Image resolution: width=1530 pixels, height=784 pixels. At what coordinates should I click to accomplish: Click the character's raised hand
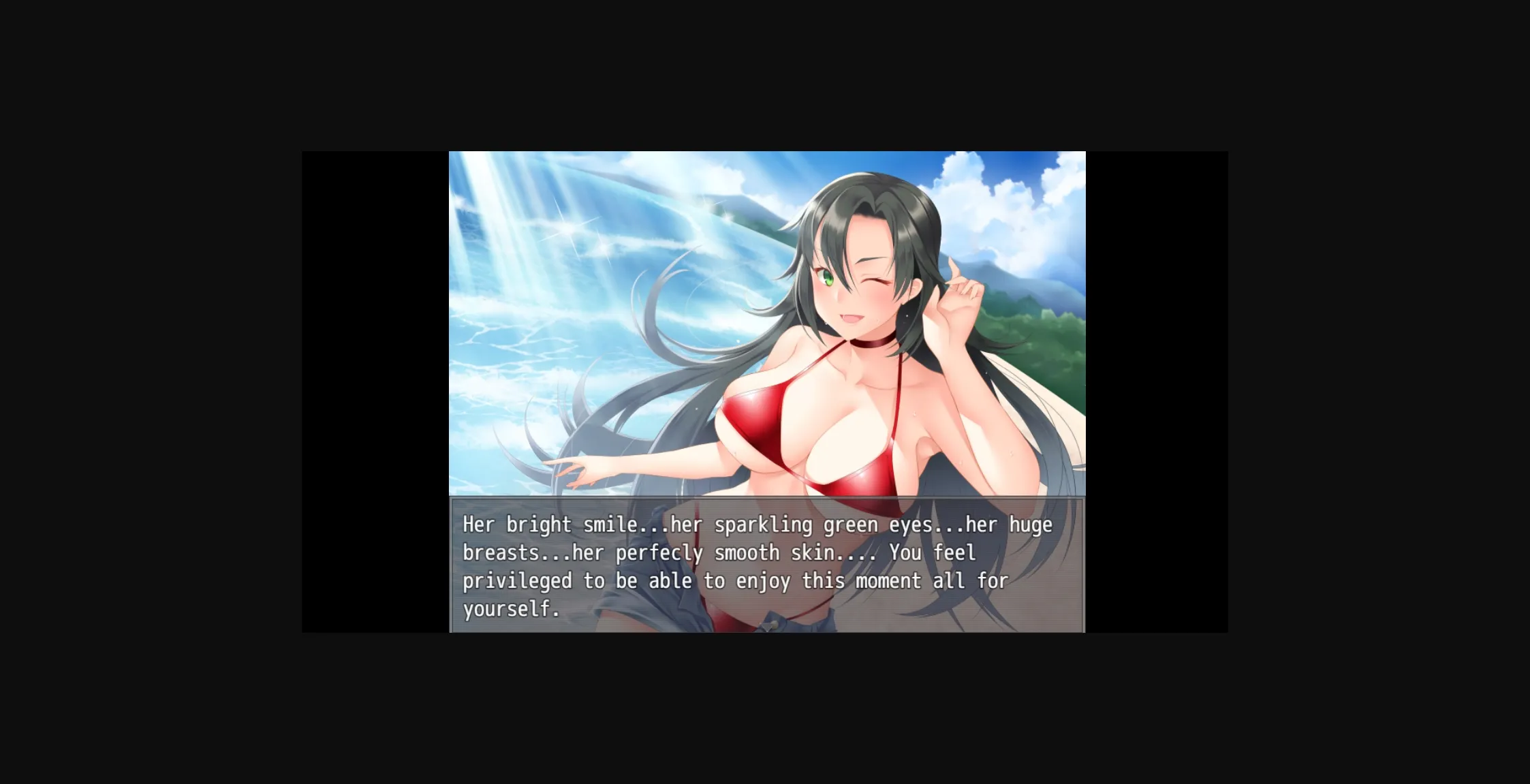[x=957, y=300]
